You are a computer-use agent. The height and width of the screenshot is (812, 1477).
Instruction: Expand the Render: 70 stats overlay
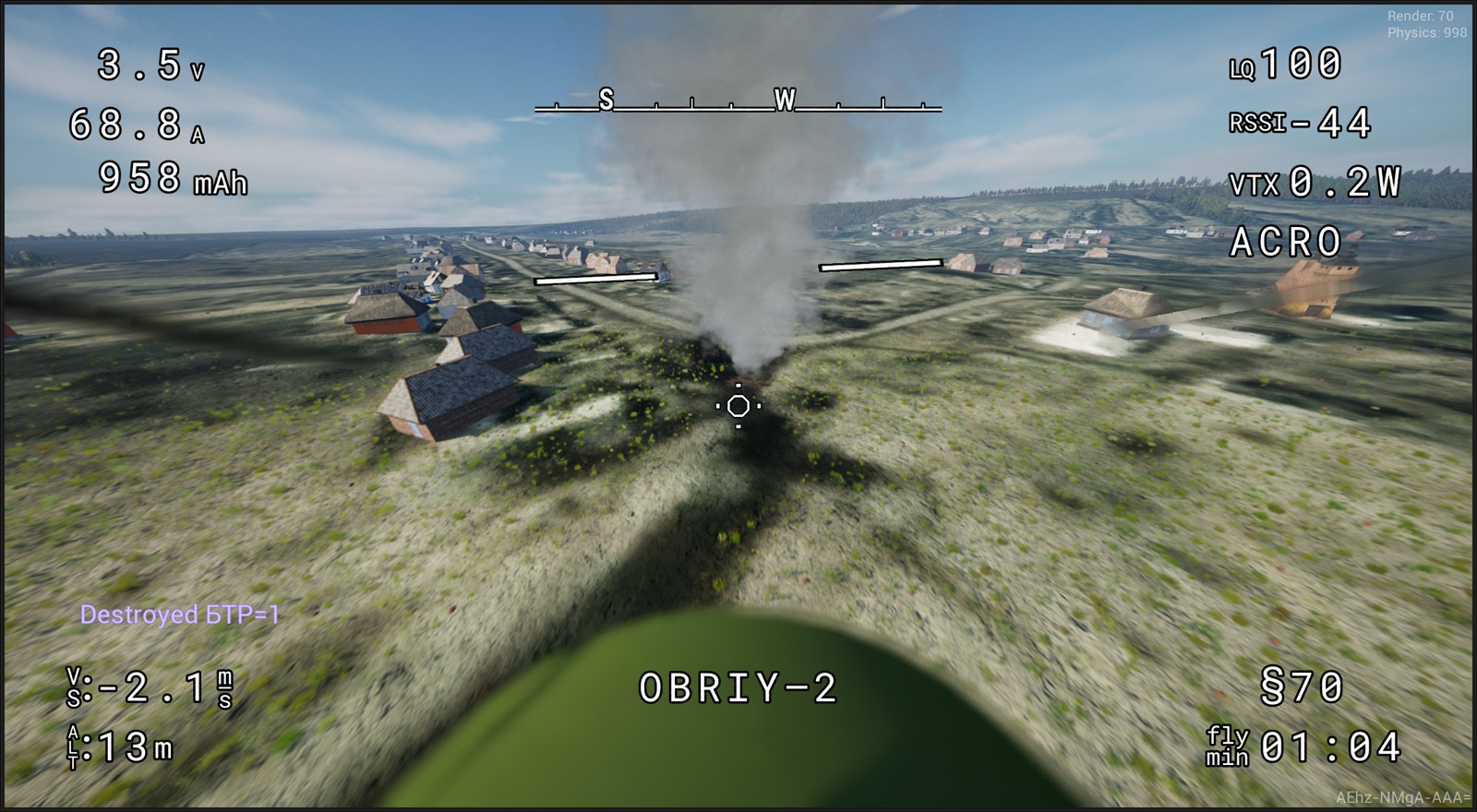(x=1423, y=16)
